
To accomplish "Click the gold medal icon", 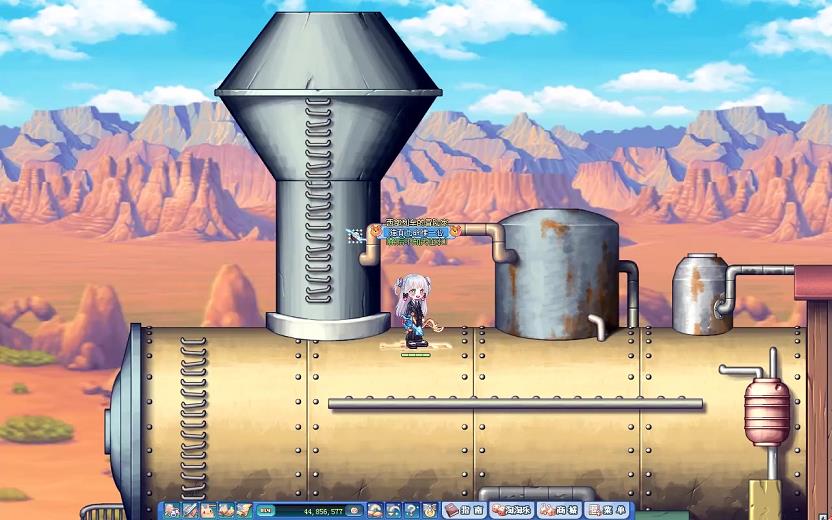I will coord(429,510).
